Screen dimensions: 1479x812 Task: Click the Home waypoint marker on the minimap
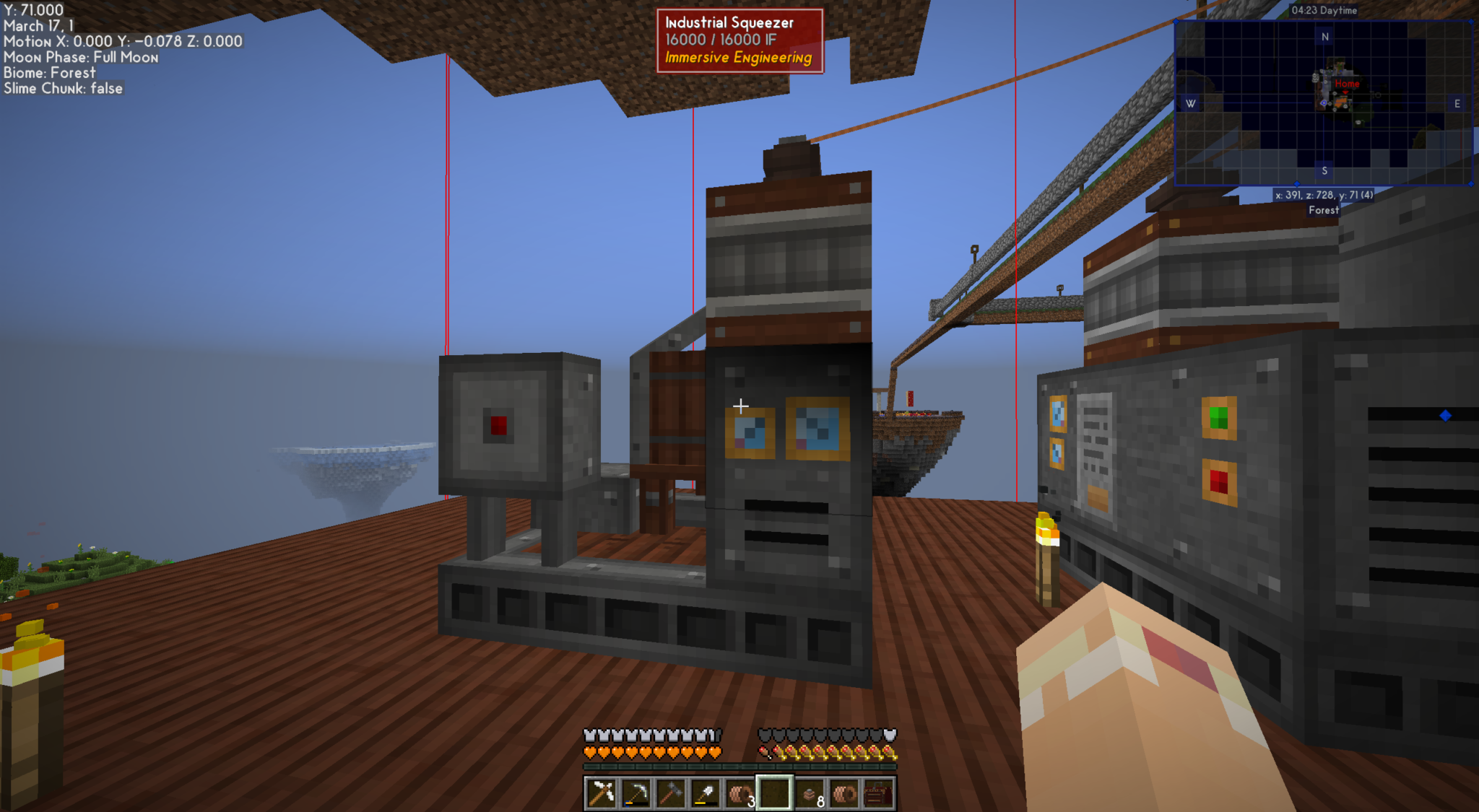[1347, 84]
